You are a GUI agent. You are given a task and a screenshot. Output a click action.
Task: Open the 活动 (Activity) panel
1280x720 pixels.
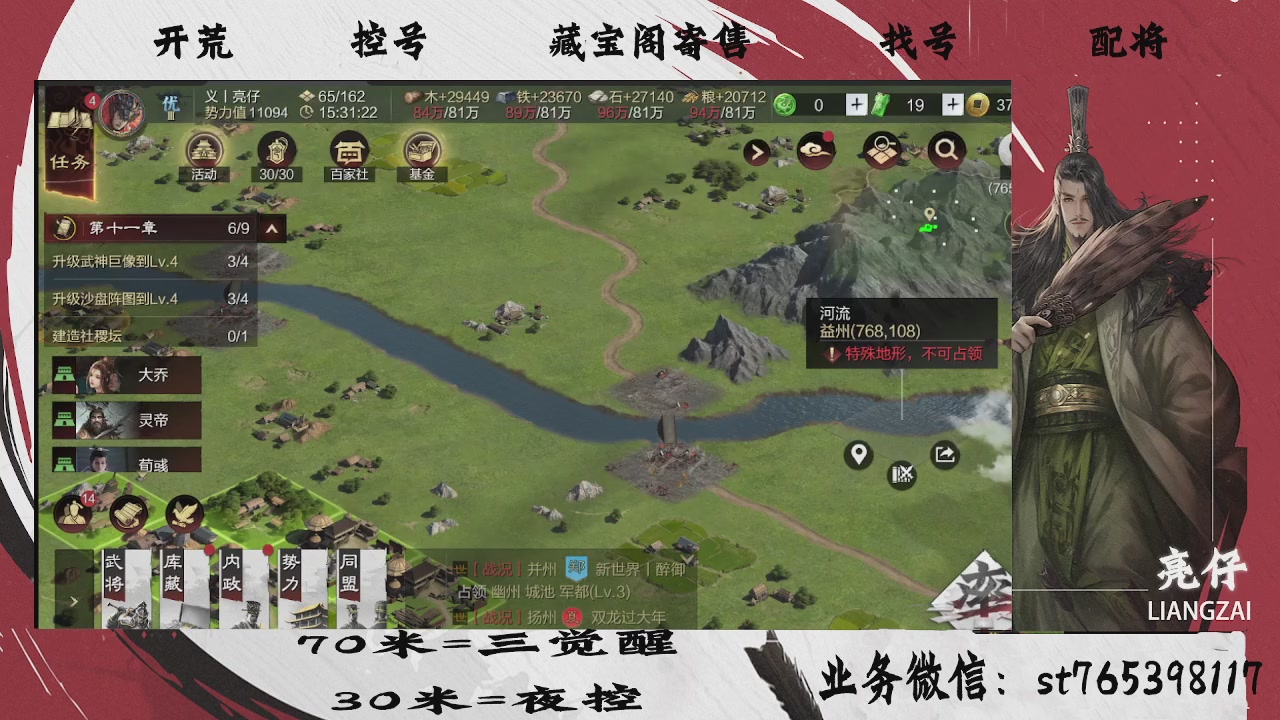[x=203, y=152]
